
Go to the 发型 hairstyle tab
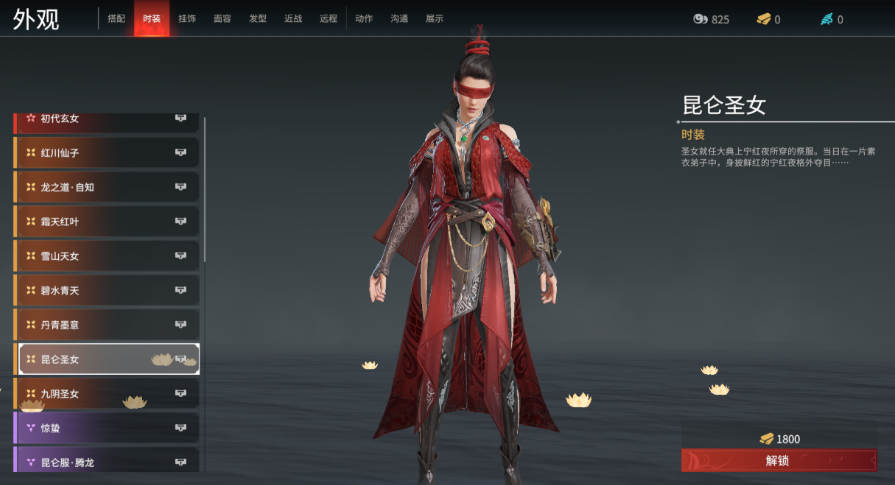[258, 19]
